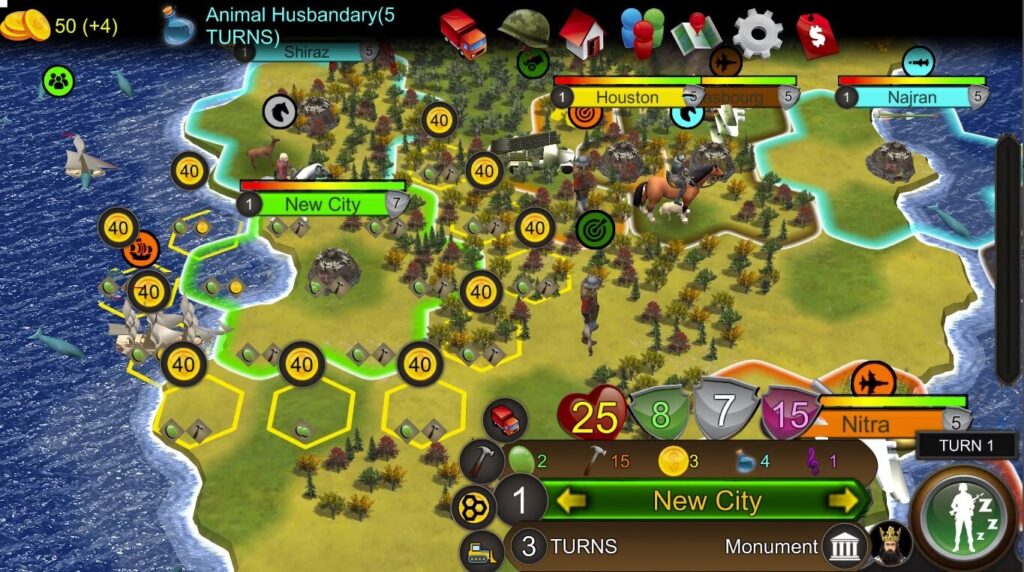Screen dimensions: 1024x572
Task: Open the red truck menu in top bar
Action: (x=462, y=33)
